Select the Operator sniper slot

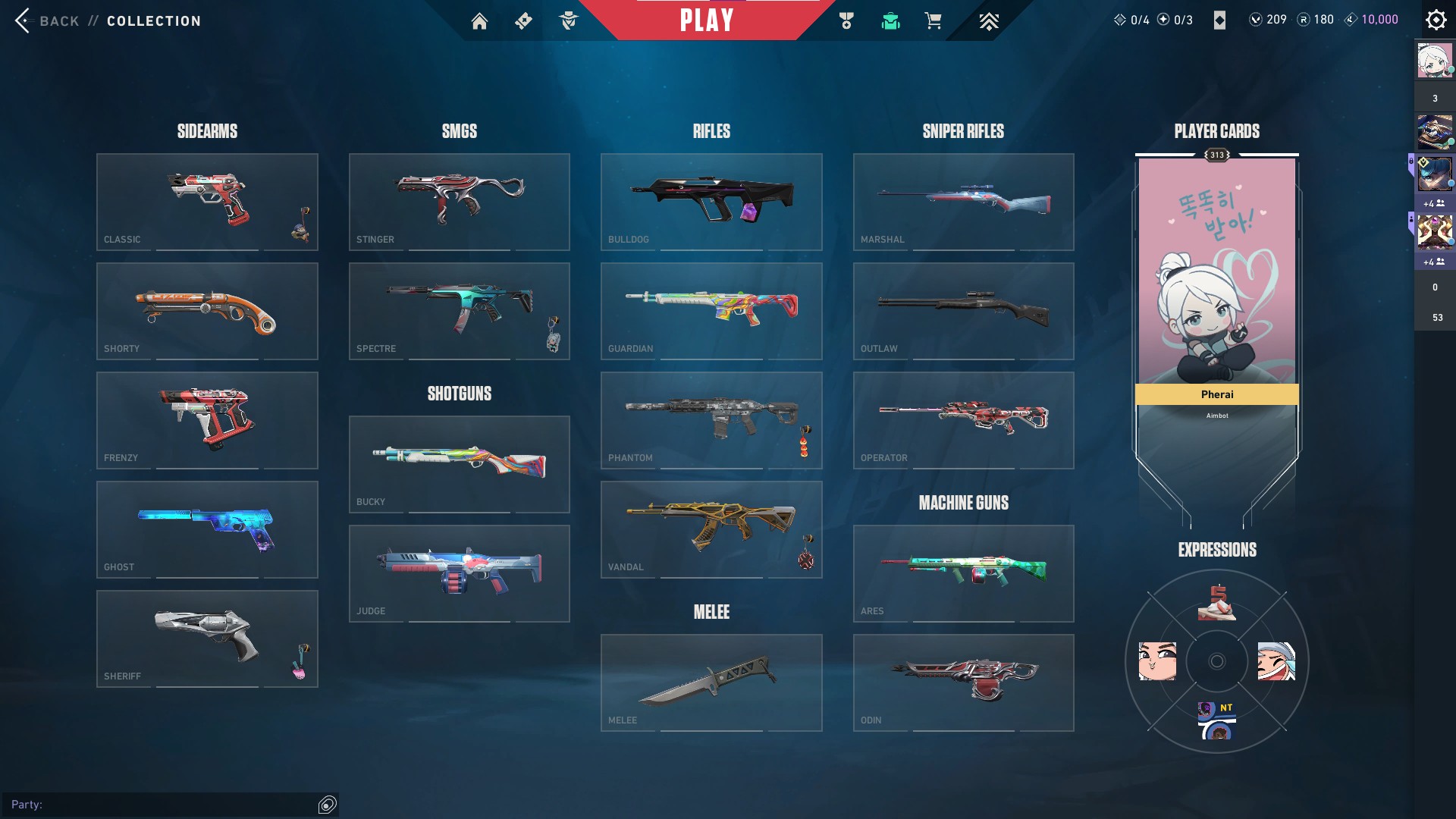click(x=963, y=420)
